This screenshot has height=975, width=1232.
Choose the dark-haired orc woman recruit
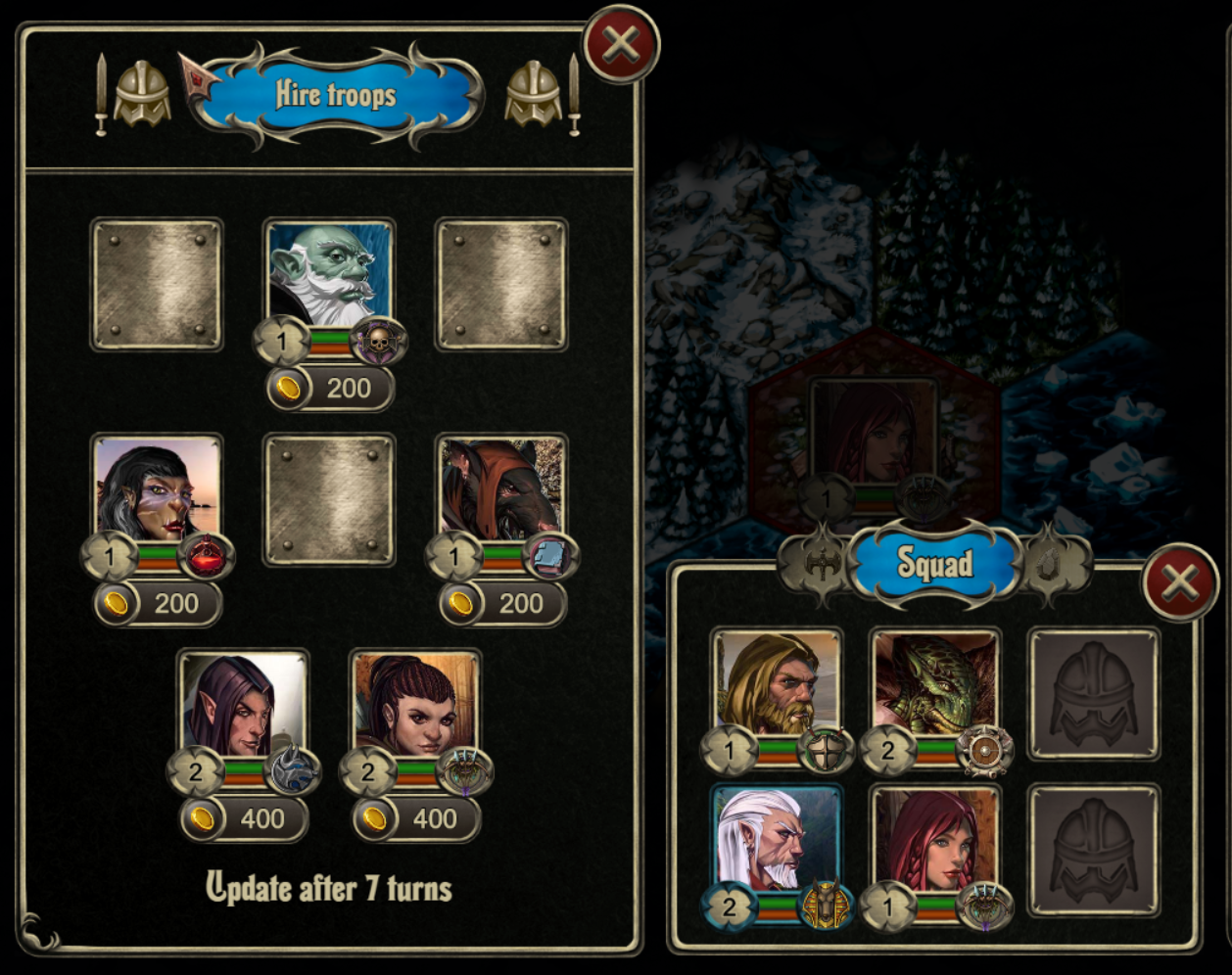(x=158, y=487)
